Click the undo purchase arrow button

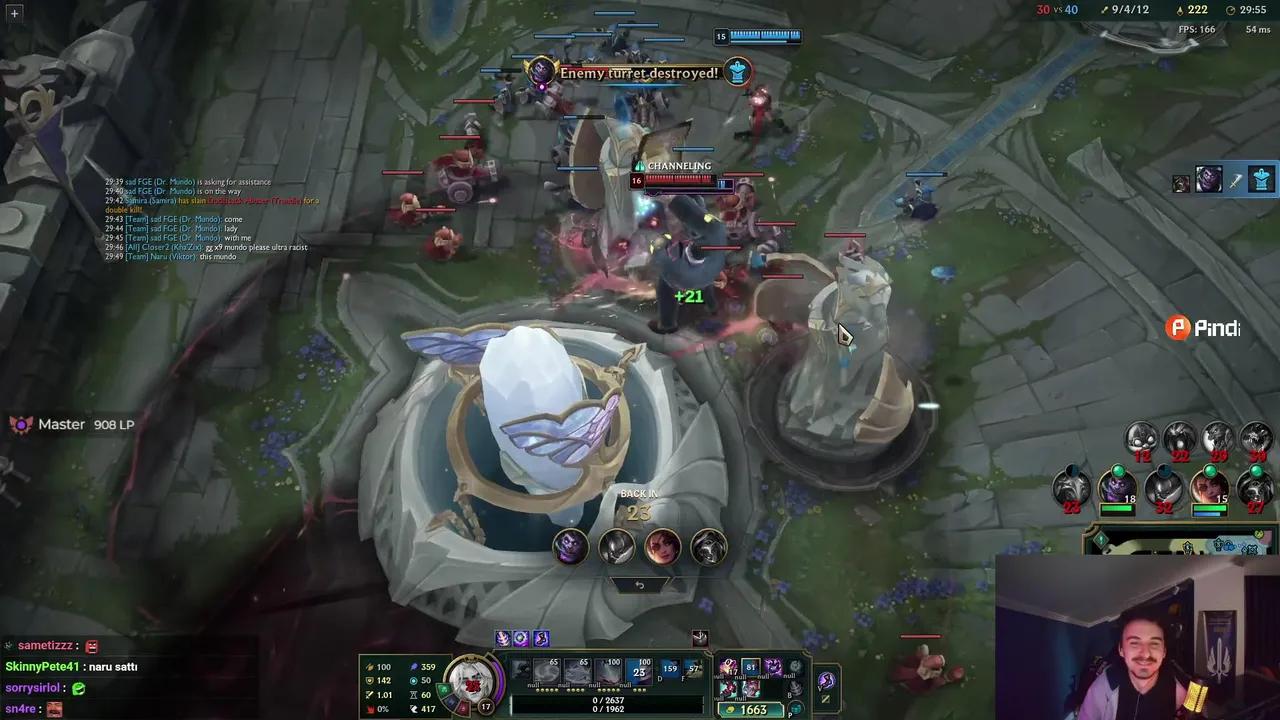click(639, 584)
